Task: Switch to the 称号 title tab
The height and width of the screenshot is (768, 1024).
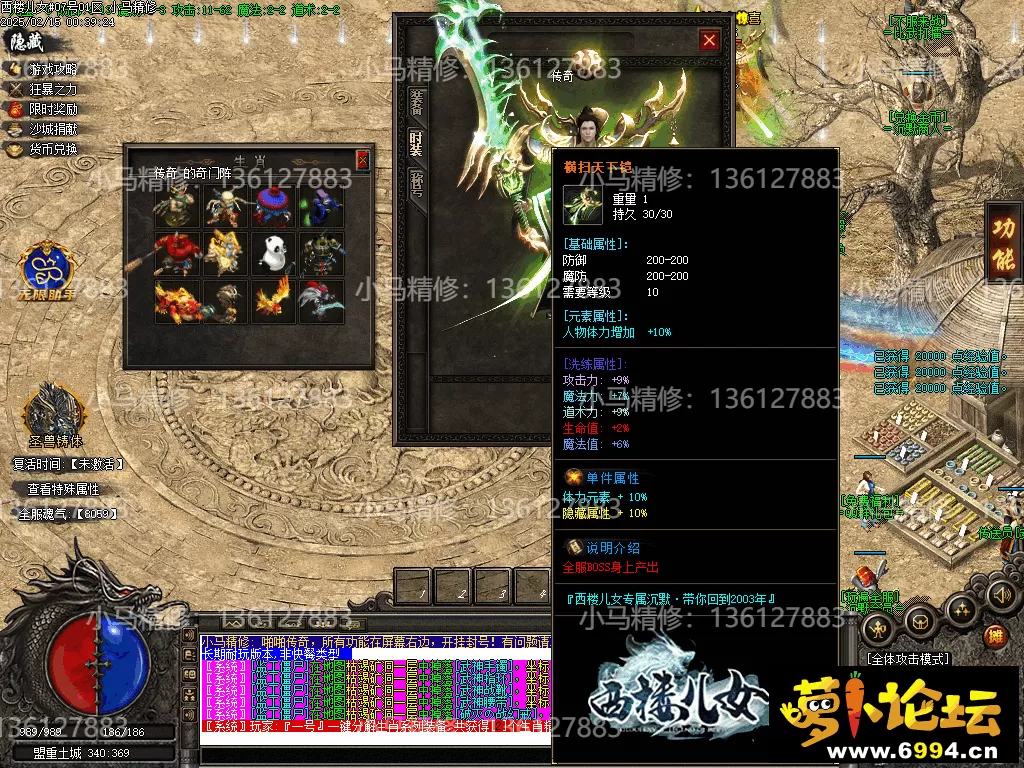Action: (x=416, y=186)
